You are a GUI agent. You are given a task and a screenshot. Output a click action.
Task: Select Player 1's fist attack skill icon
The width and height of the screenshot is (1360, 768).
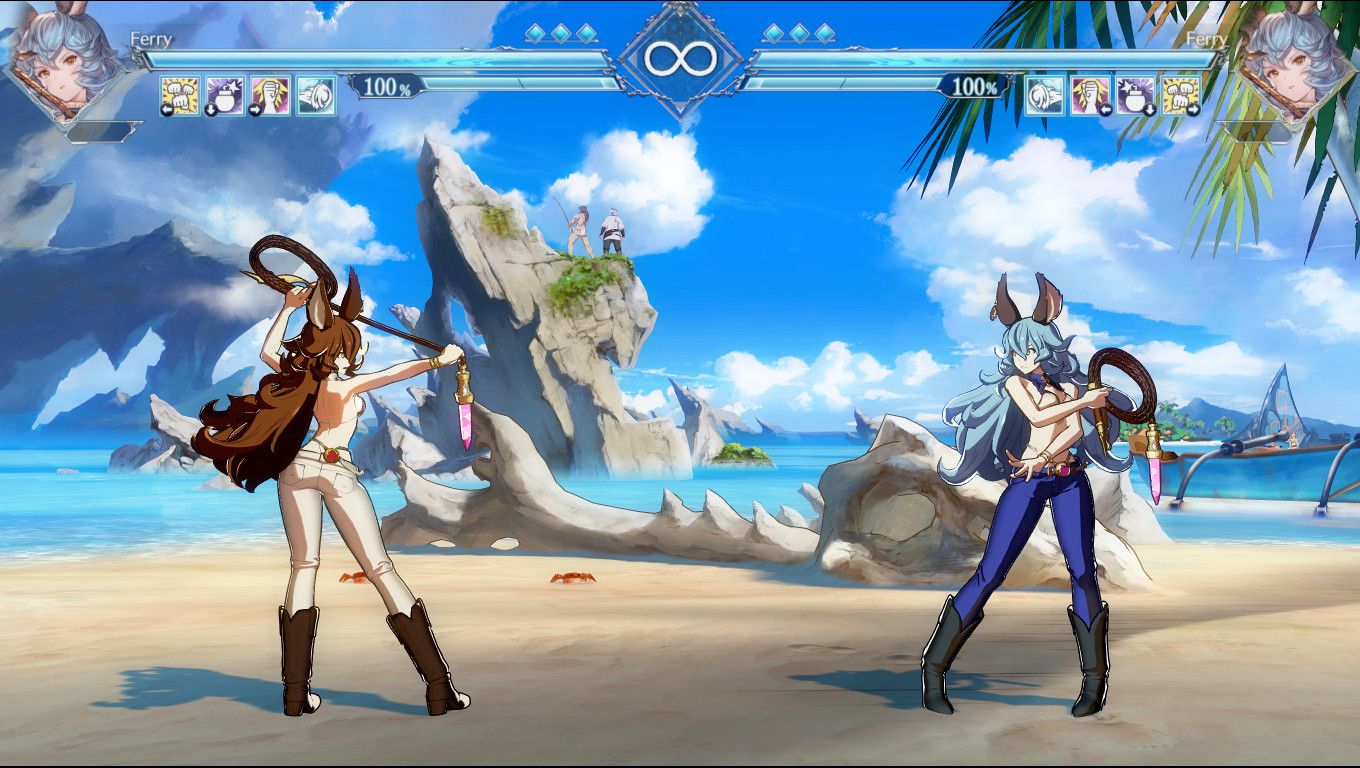click(x=181, y=95)
